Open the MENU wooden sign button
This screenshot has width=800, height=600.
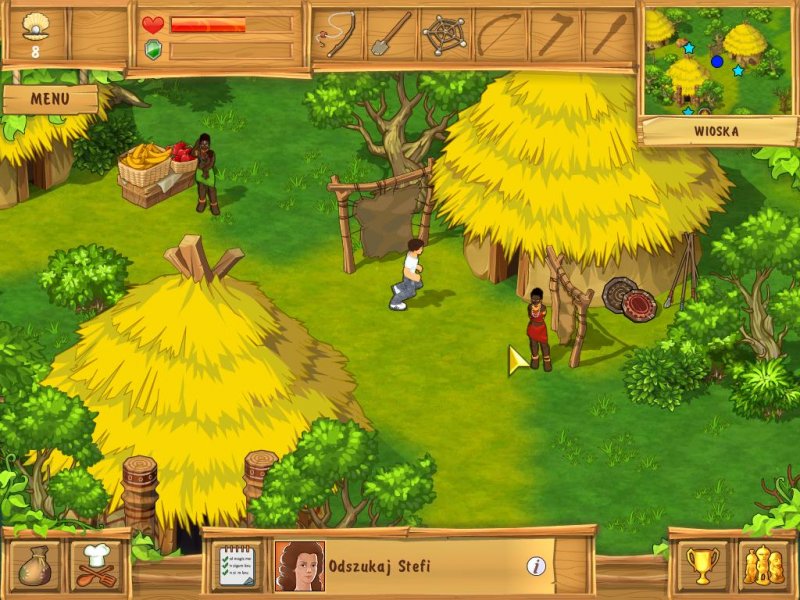[50, 99]
